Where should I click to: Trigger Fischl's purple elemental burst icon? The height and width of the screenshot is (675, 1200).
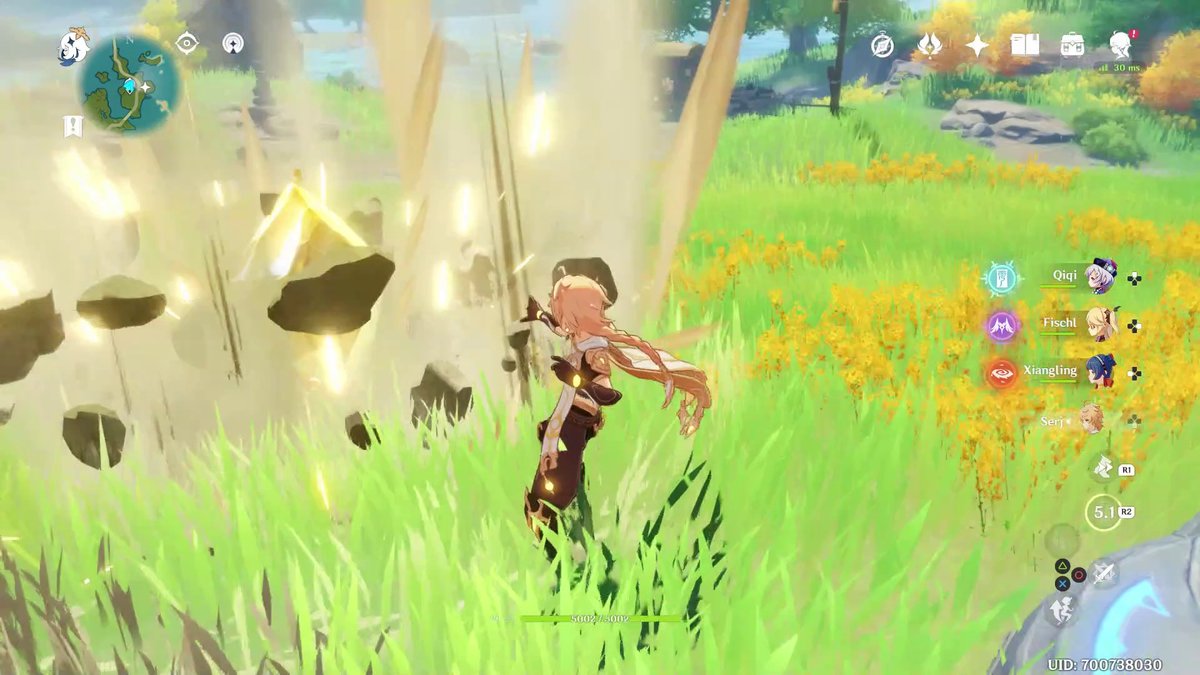(x=1002, y=326)
